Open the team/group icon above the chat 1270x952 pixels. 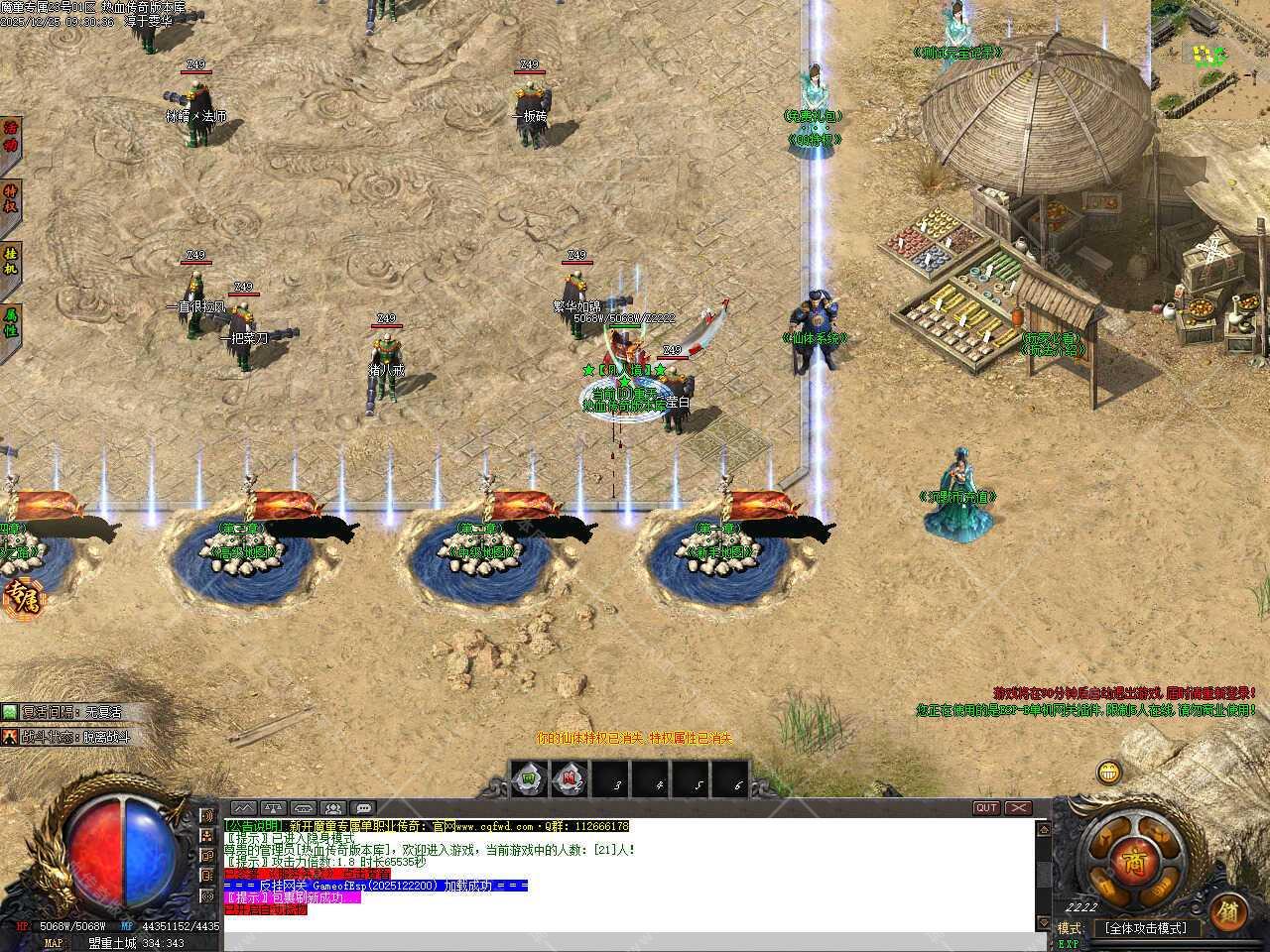[334, 807]
